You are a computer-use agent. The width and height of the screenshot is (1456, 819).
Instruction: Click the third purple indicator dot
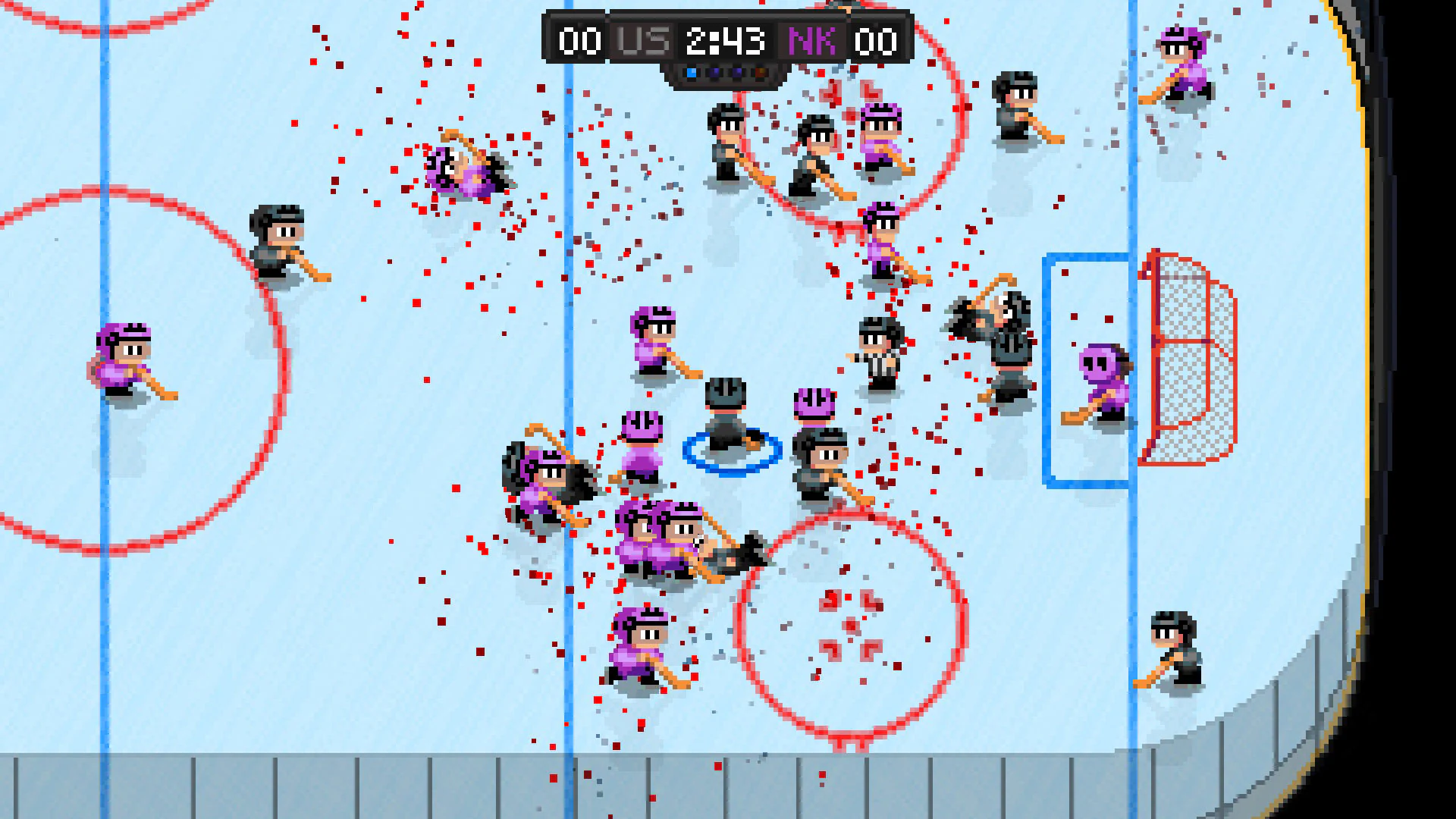click(737, 74)
